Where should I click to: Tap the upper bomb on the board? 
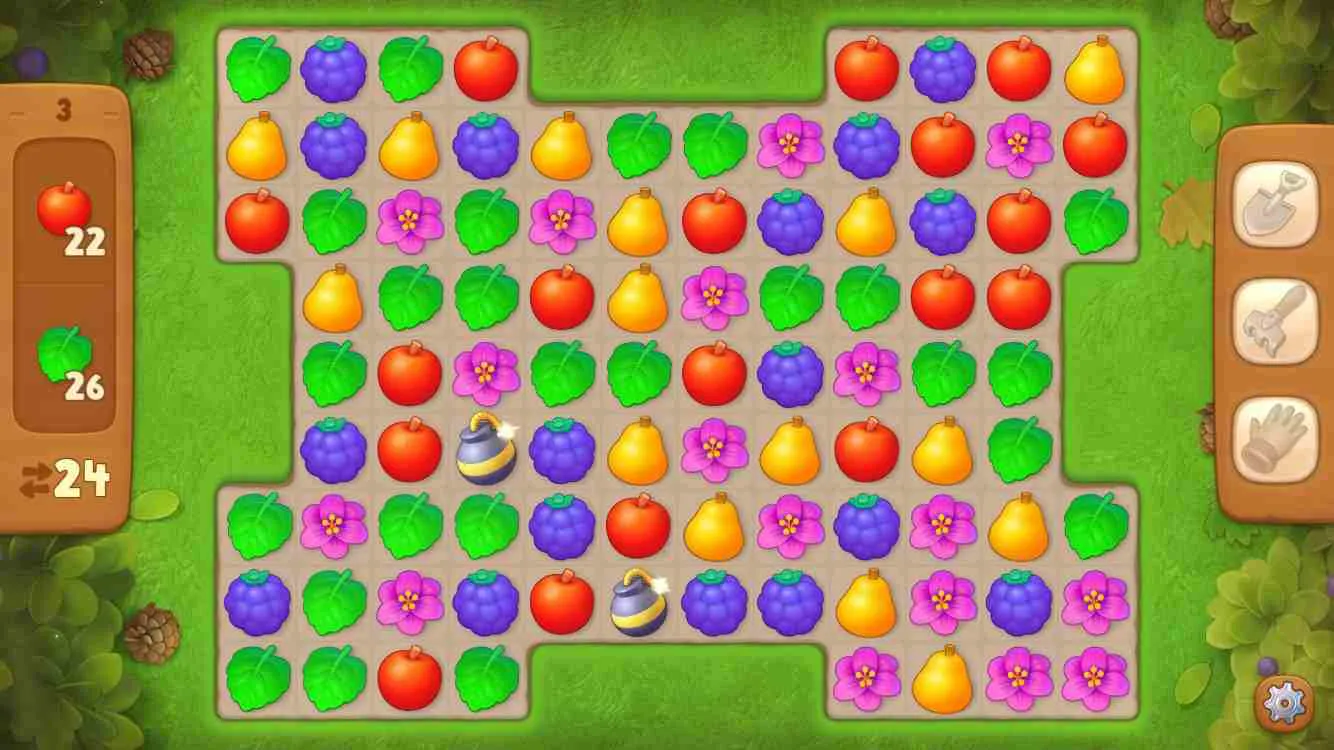pos(486,454)
